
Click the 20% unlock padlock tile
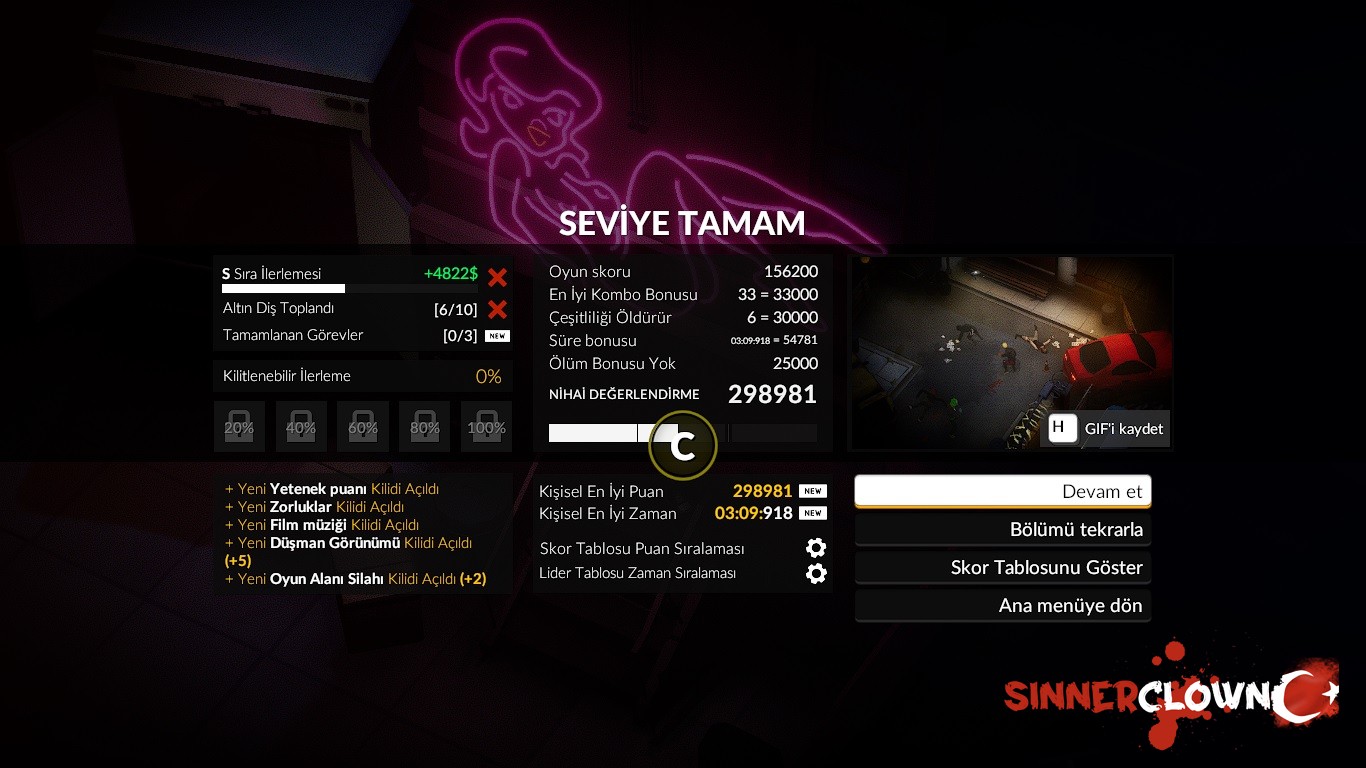(x=239, y=427)
